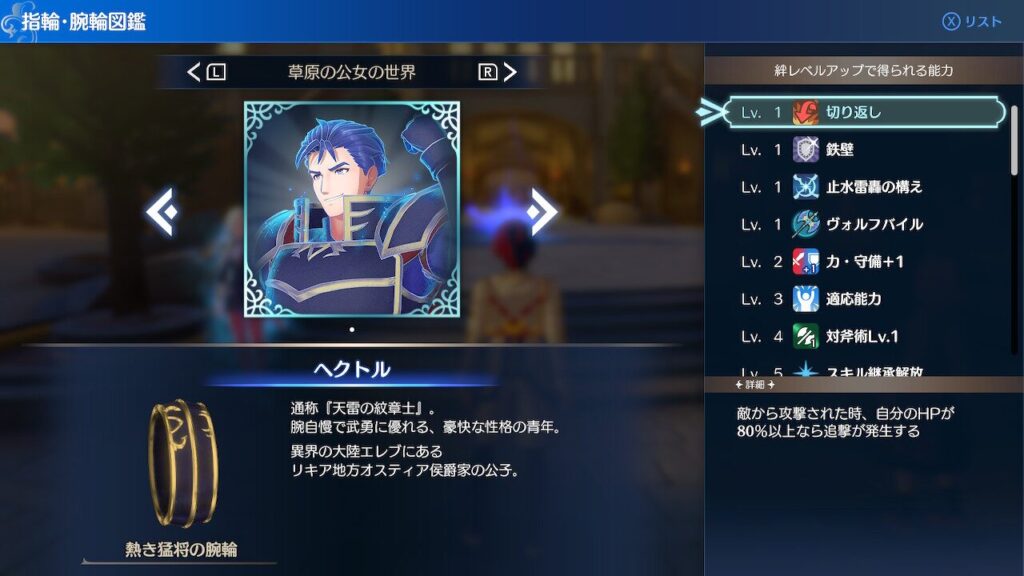Image resolution: width=1024 pixels, height=576 pixels.
Task: Select the 切り返し ability row
Action: pos(865,113)
